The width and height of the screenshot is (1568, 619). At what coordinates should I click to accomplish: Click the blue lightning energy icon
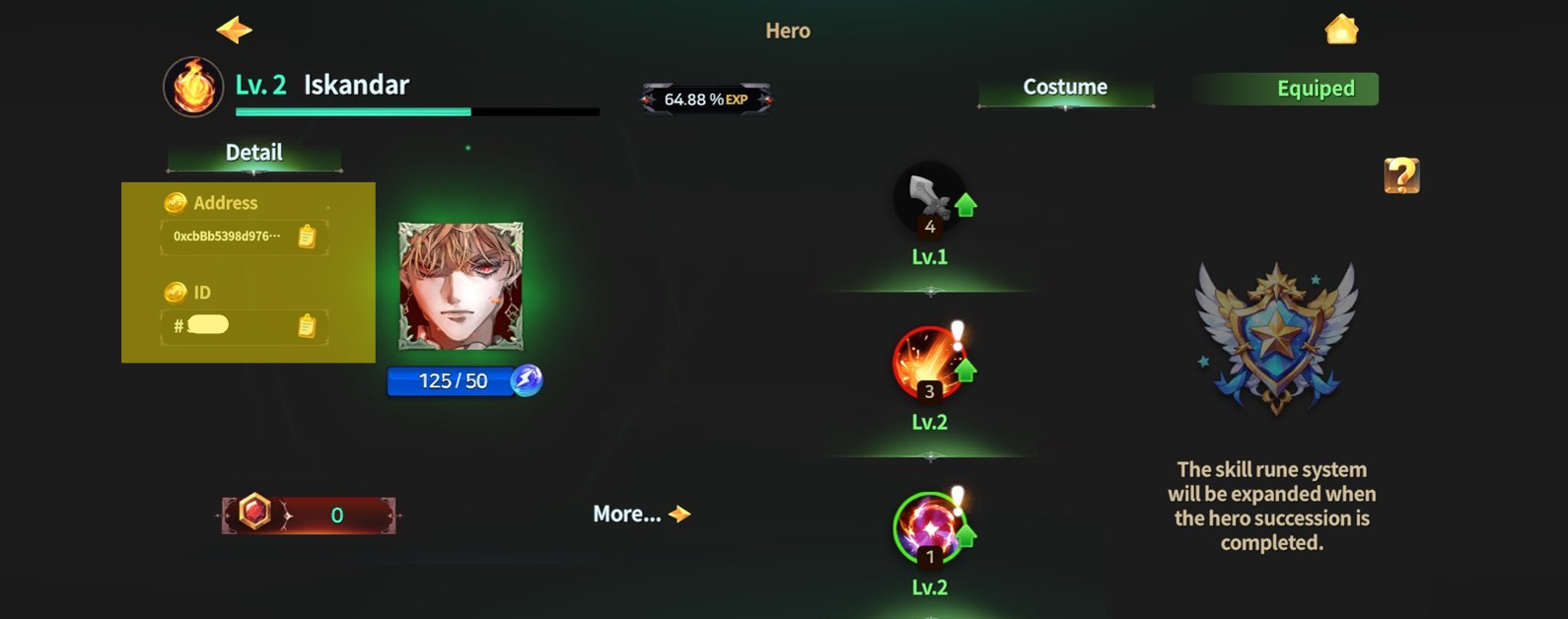[x=527, y=380]
